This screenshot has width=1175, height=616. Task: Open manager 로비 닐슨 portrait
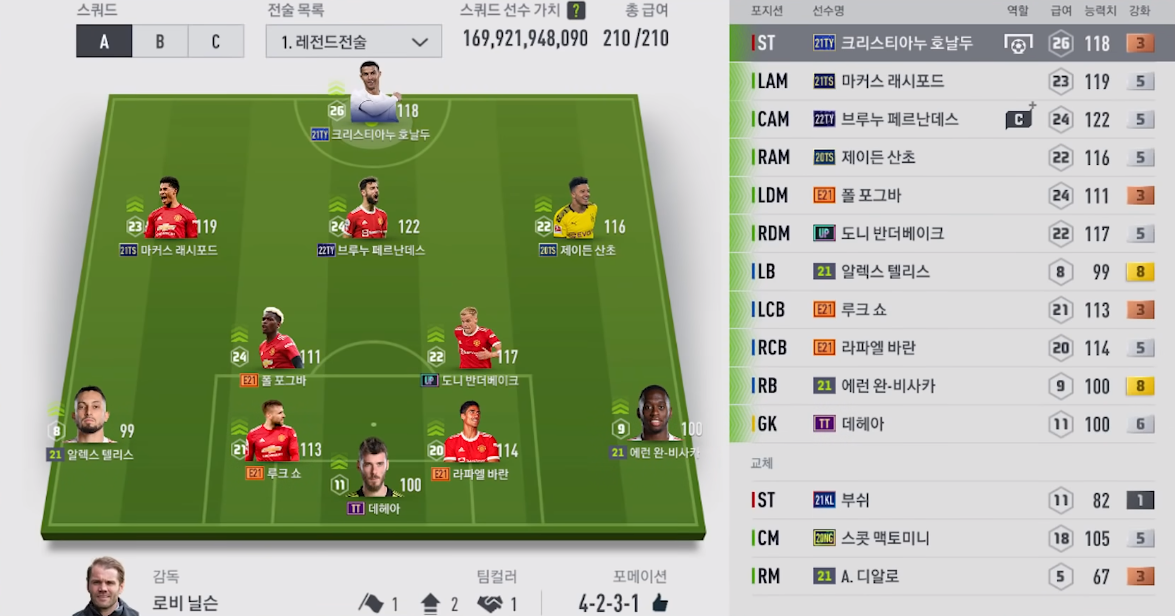[106, 586]
